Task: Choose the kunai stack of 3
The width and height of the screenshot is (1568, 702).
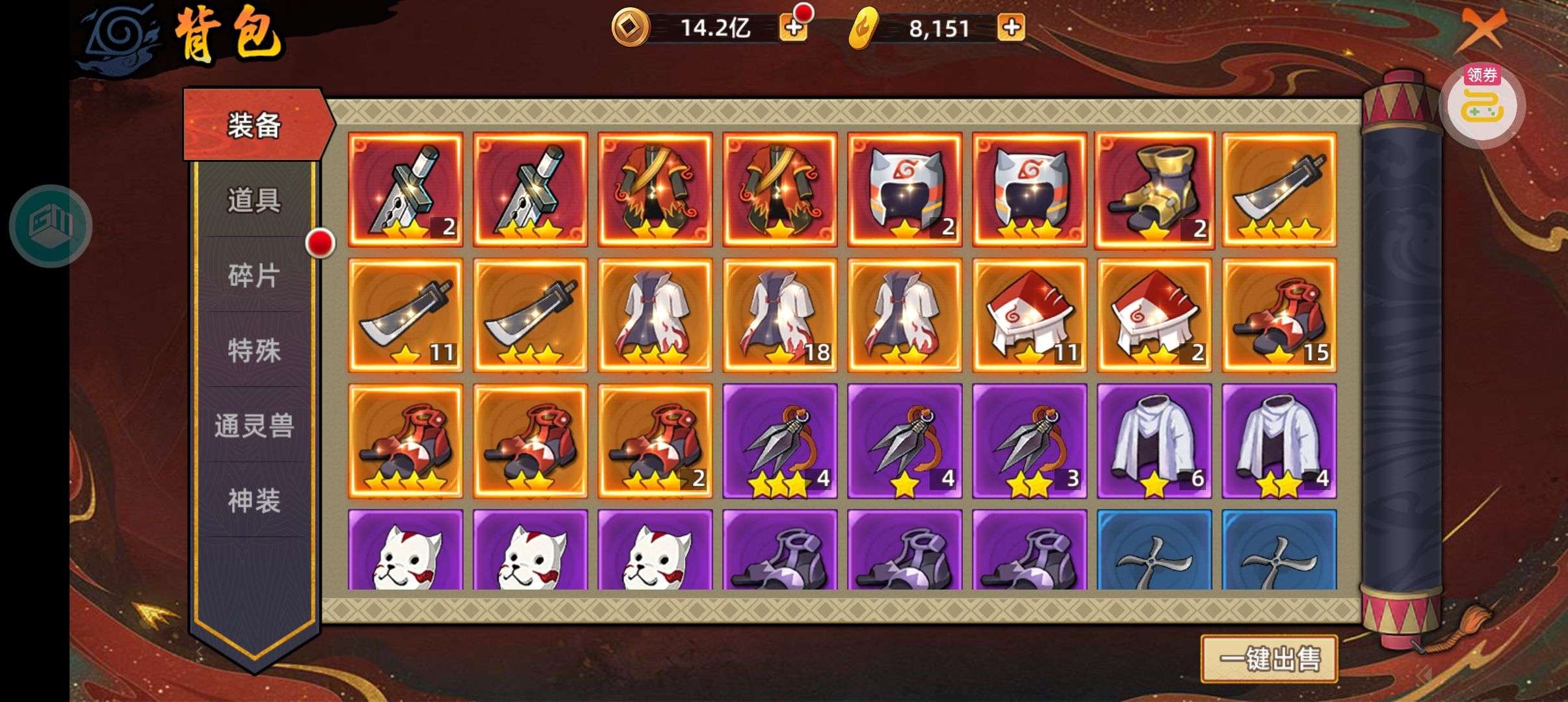Action: (x=1029, y=441)
